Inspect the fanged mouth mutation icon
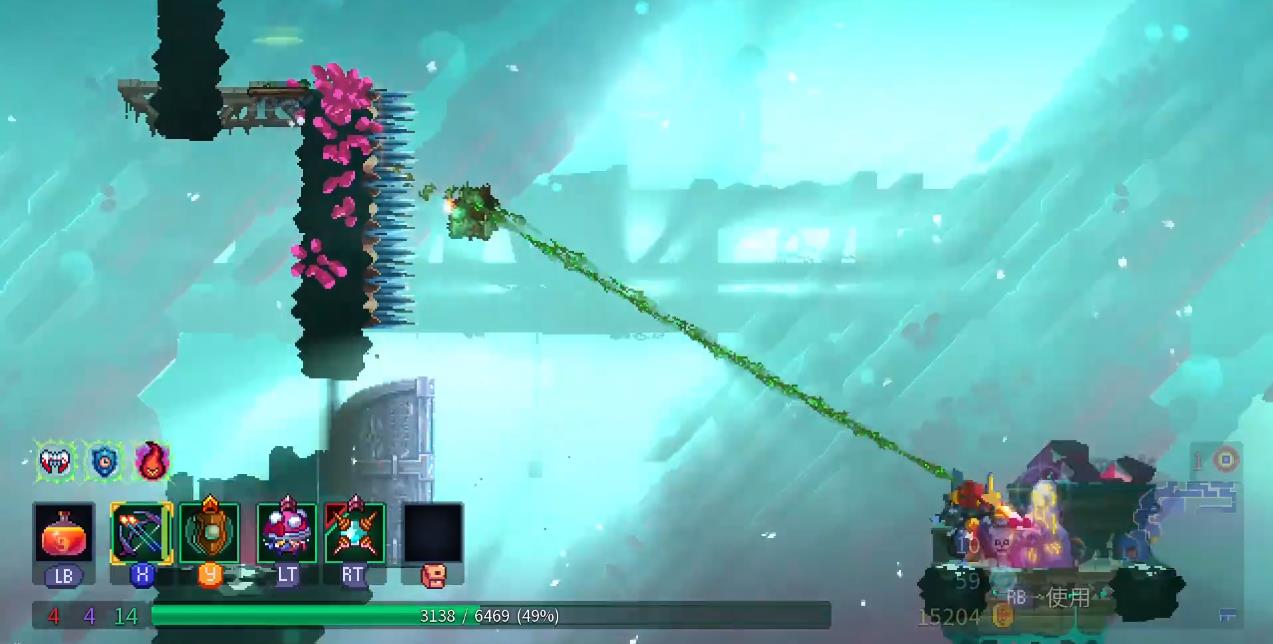The width and height of the screenshot is (1273, 644). point(57,461)
